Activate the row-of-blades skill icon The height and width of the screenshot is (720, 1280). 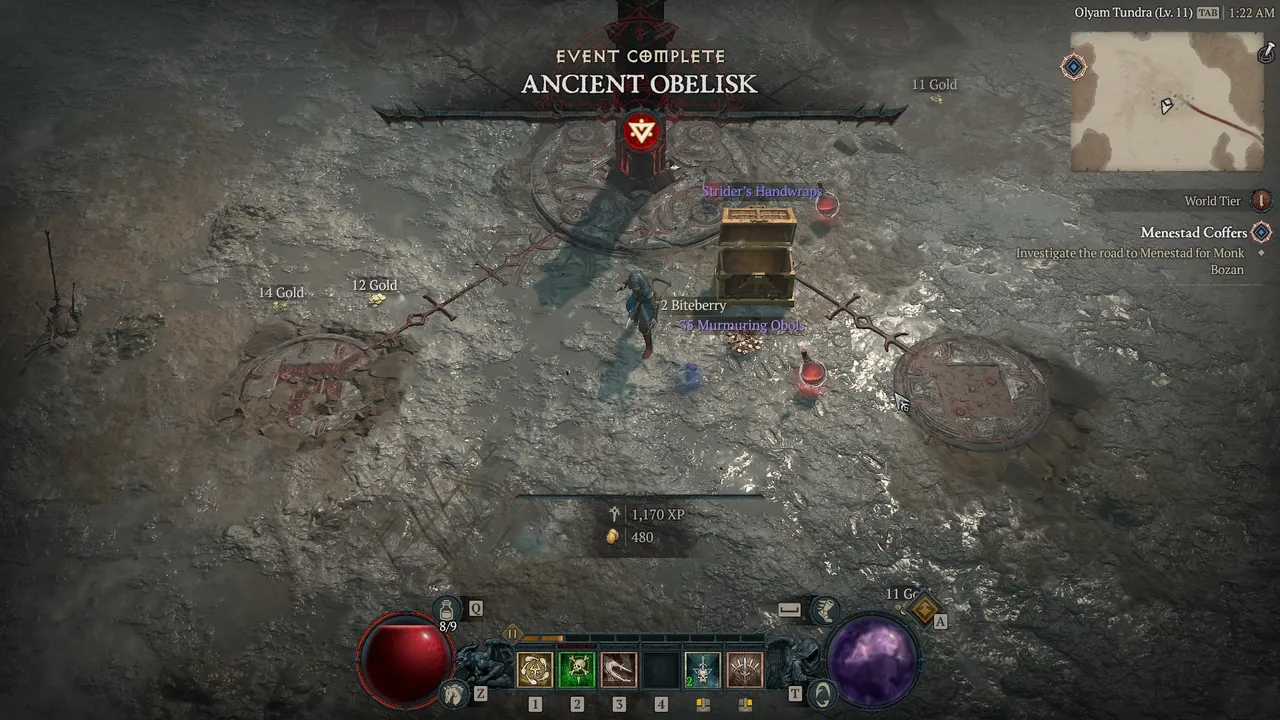(745, 670)
